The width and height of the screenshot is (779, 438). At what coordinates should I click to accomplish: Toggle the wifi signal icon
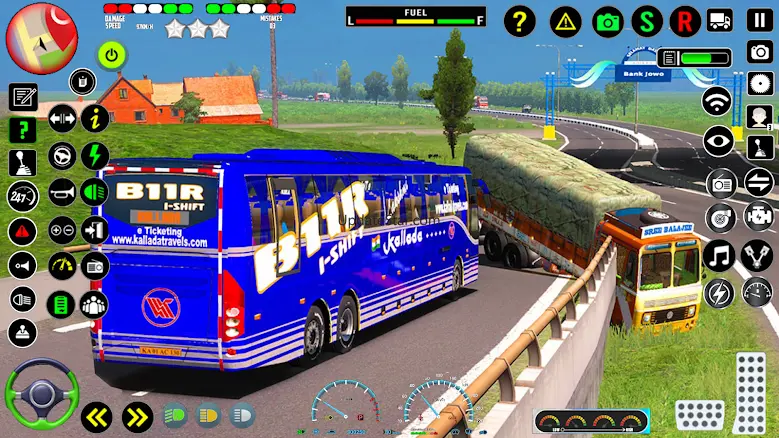(717, 101)
